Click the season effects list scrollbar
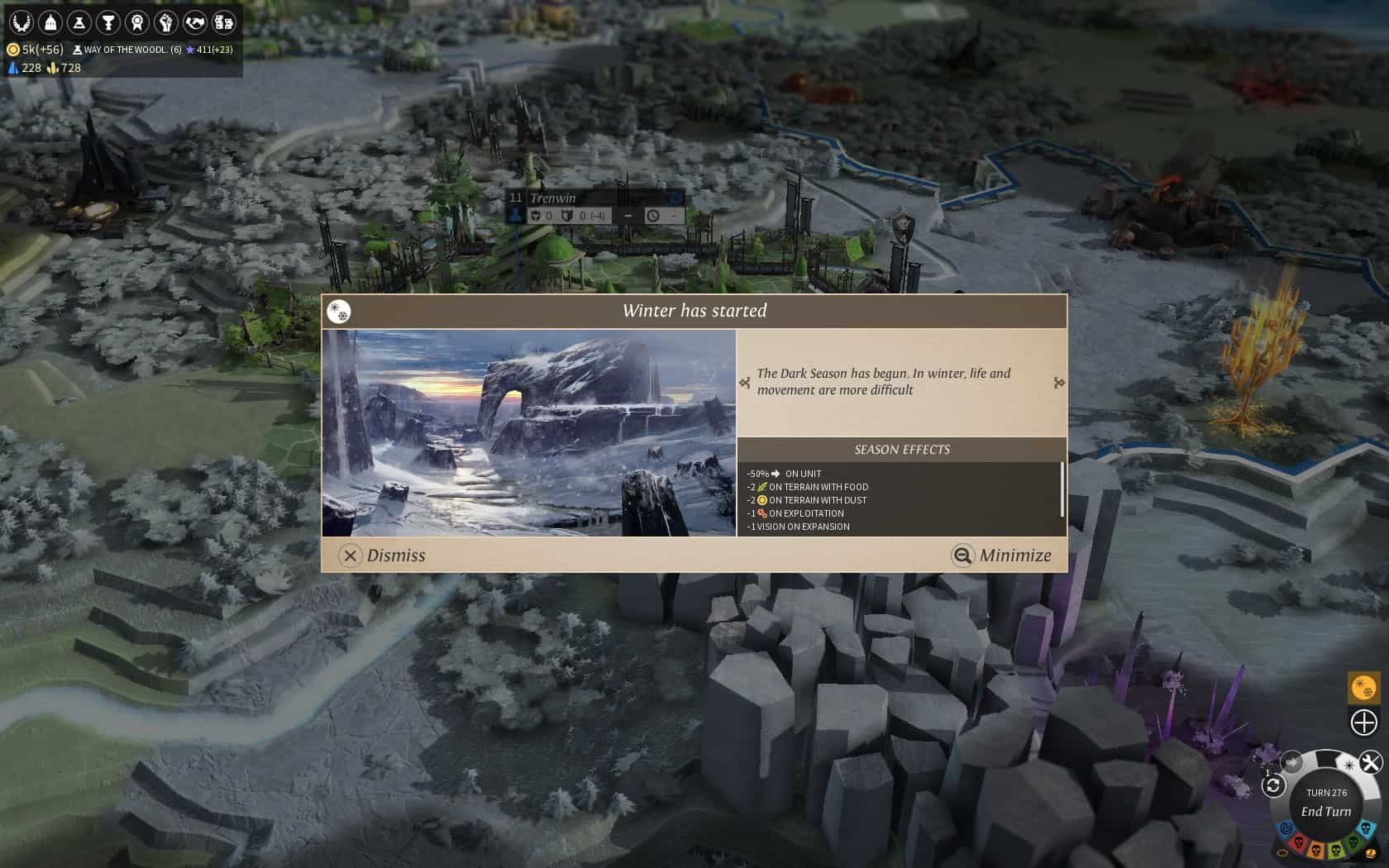Screen dimensions: 1389x868 [1062, 489]
